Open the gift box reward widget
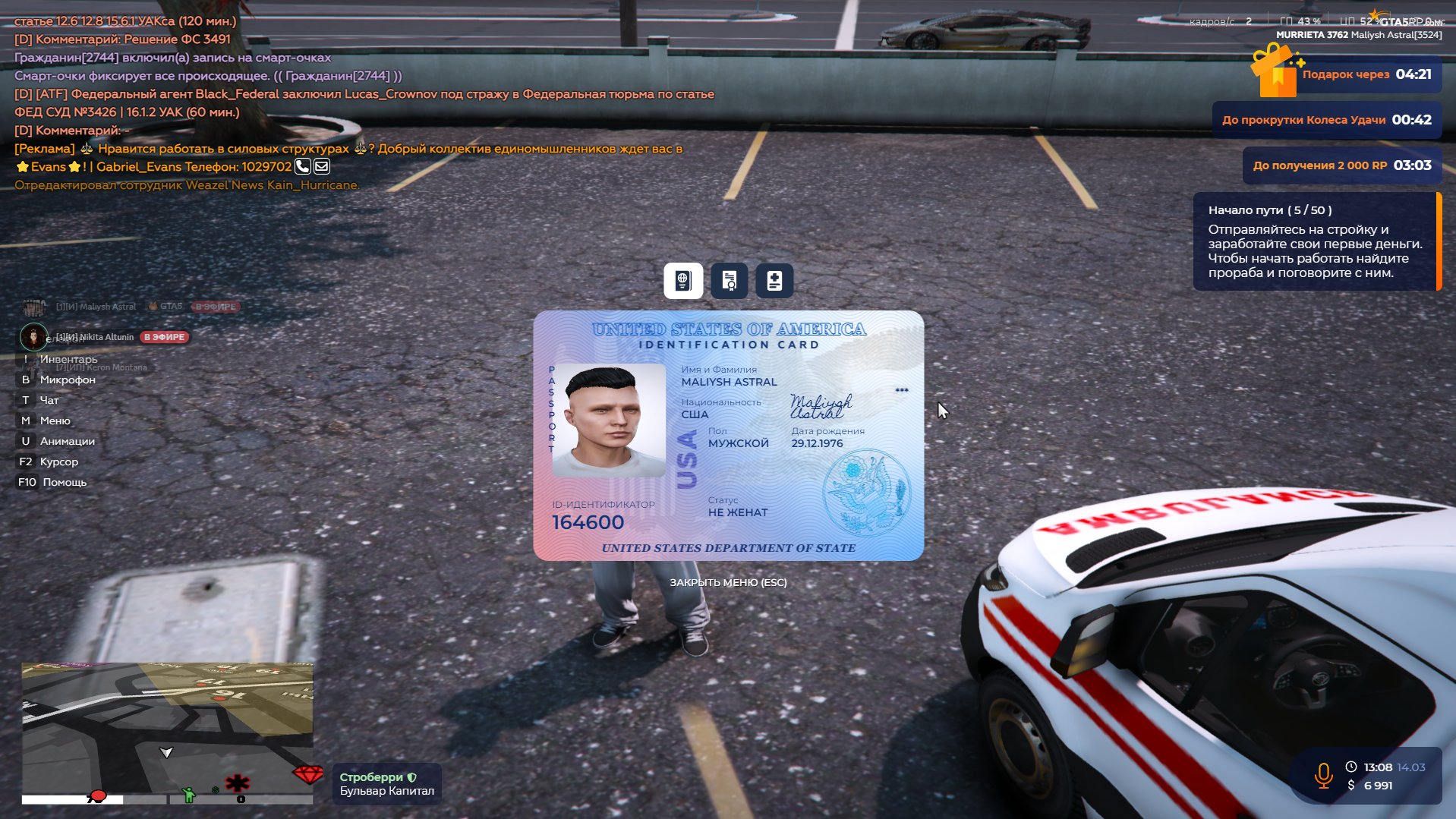Screen dimensions: 1456x819 [1277, 72]
